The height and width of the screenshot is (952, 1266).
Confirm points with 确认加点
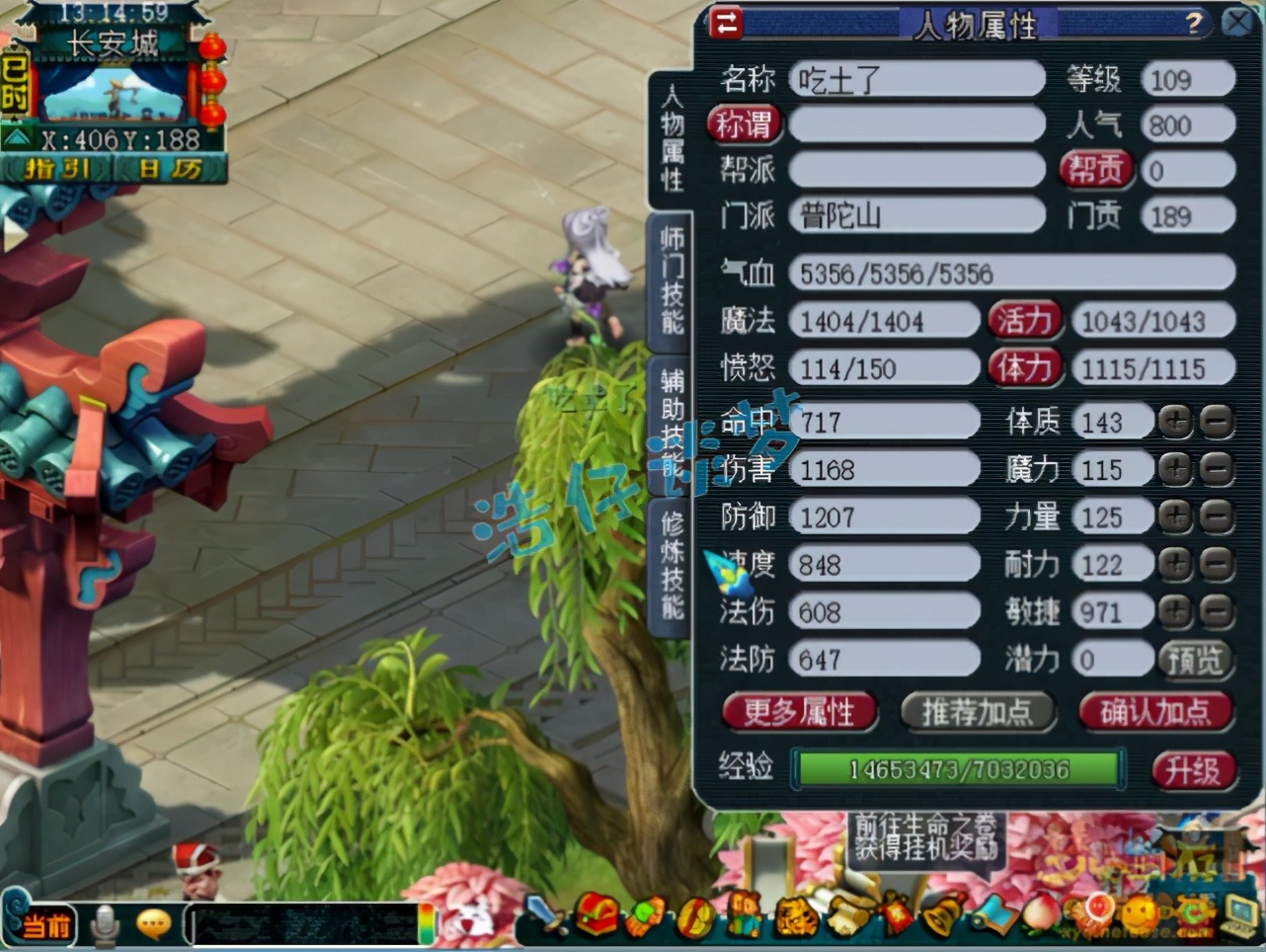point(1154,711)
